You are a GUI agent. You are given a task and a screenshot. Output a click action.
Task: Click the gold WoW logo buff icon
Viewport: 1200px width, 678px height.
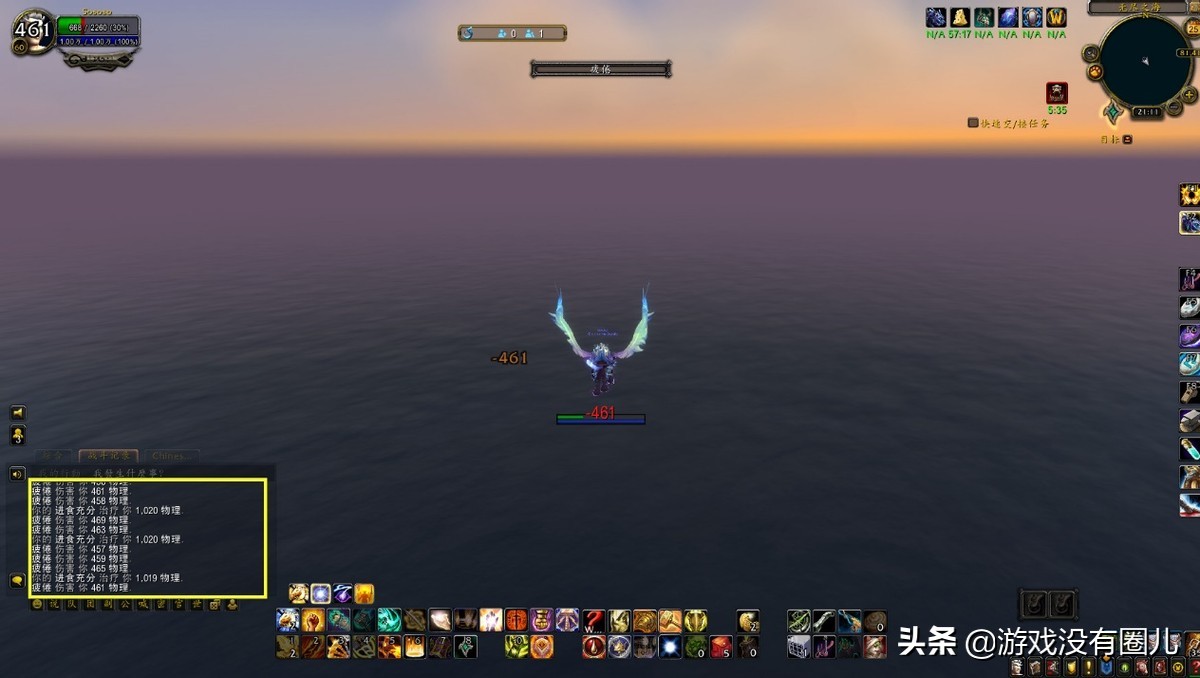click(x=1057, y=17)
